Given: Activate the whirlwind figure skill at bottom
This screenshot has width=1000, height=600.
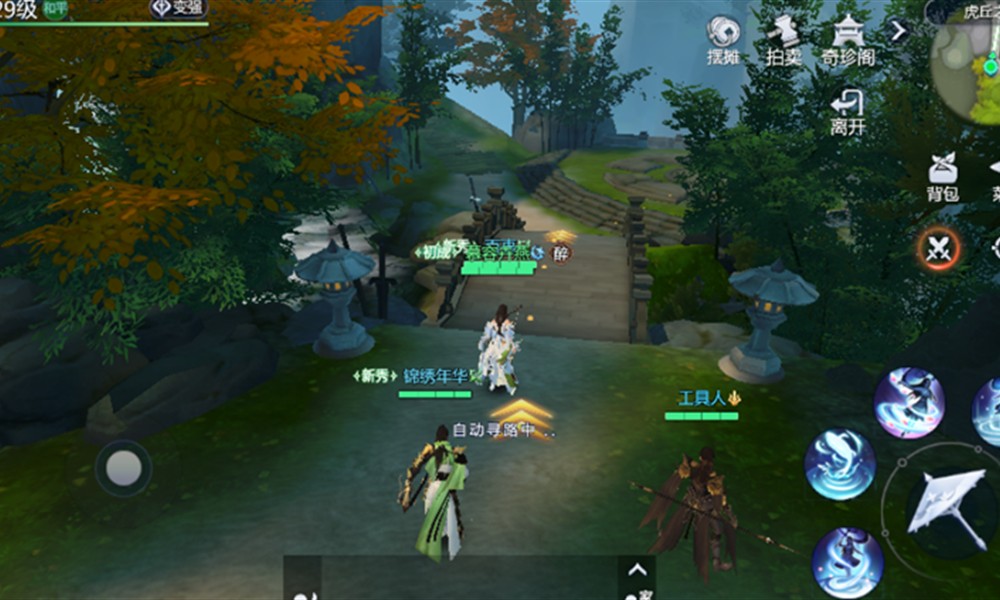Looking at the screenshot, I should (x=847, y=562).
